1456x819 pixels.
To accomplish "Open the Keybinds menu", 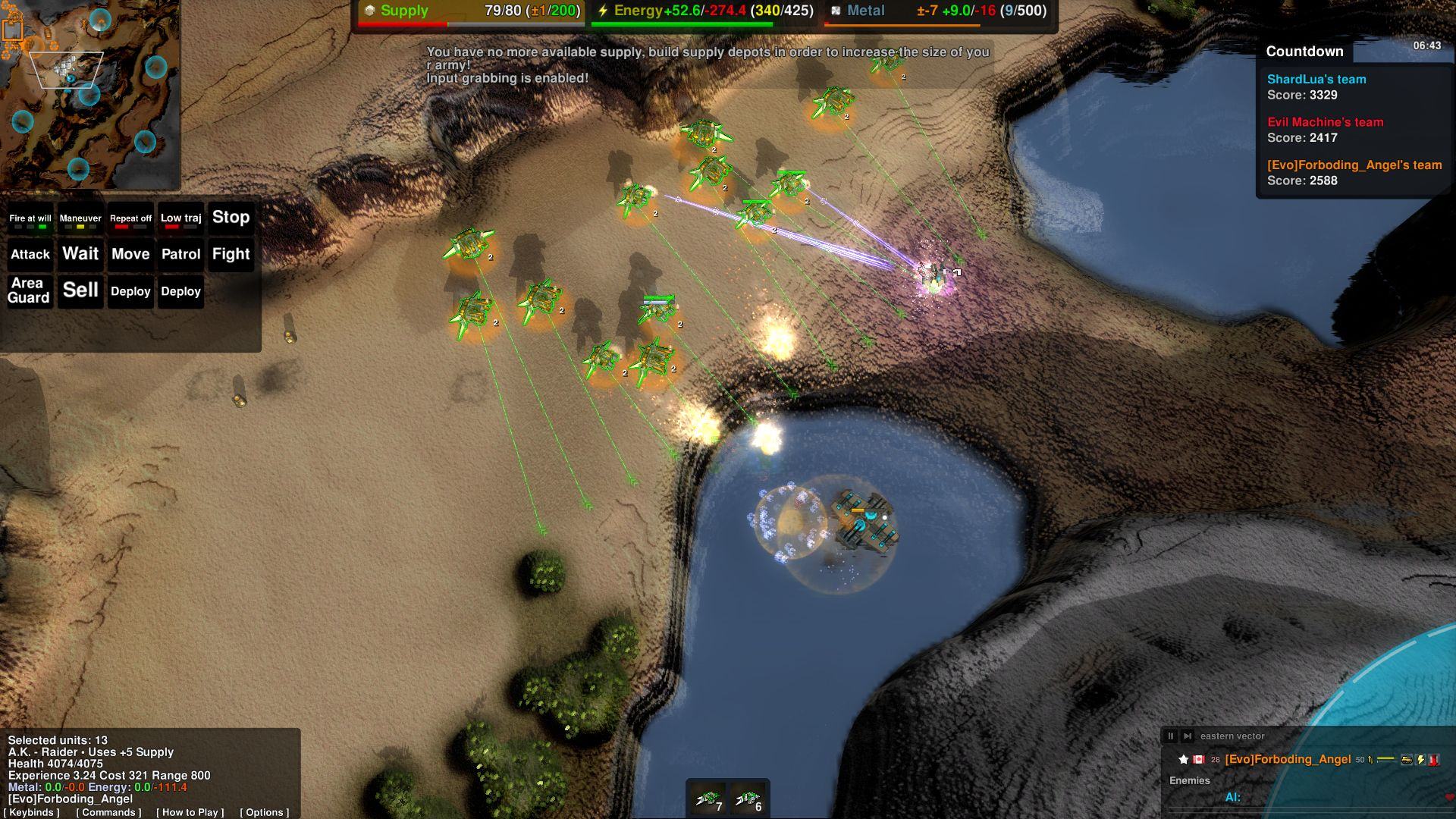I will 31,812.
